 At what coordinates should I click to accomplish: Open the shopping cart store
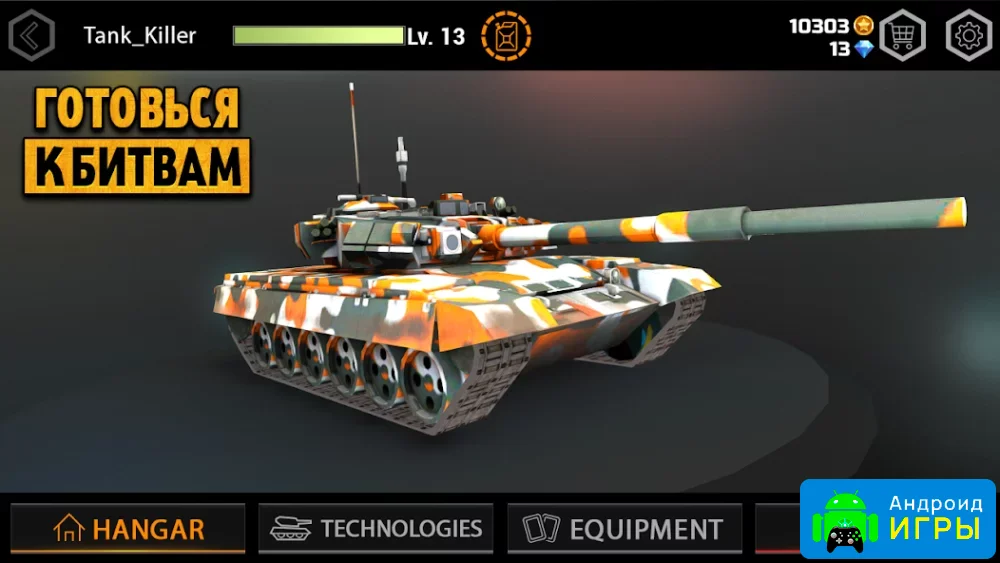click(902, 36)
